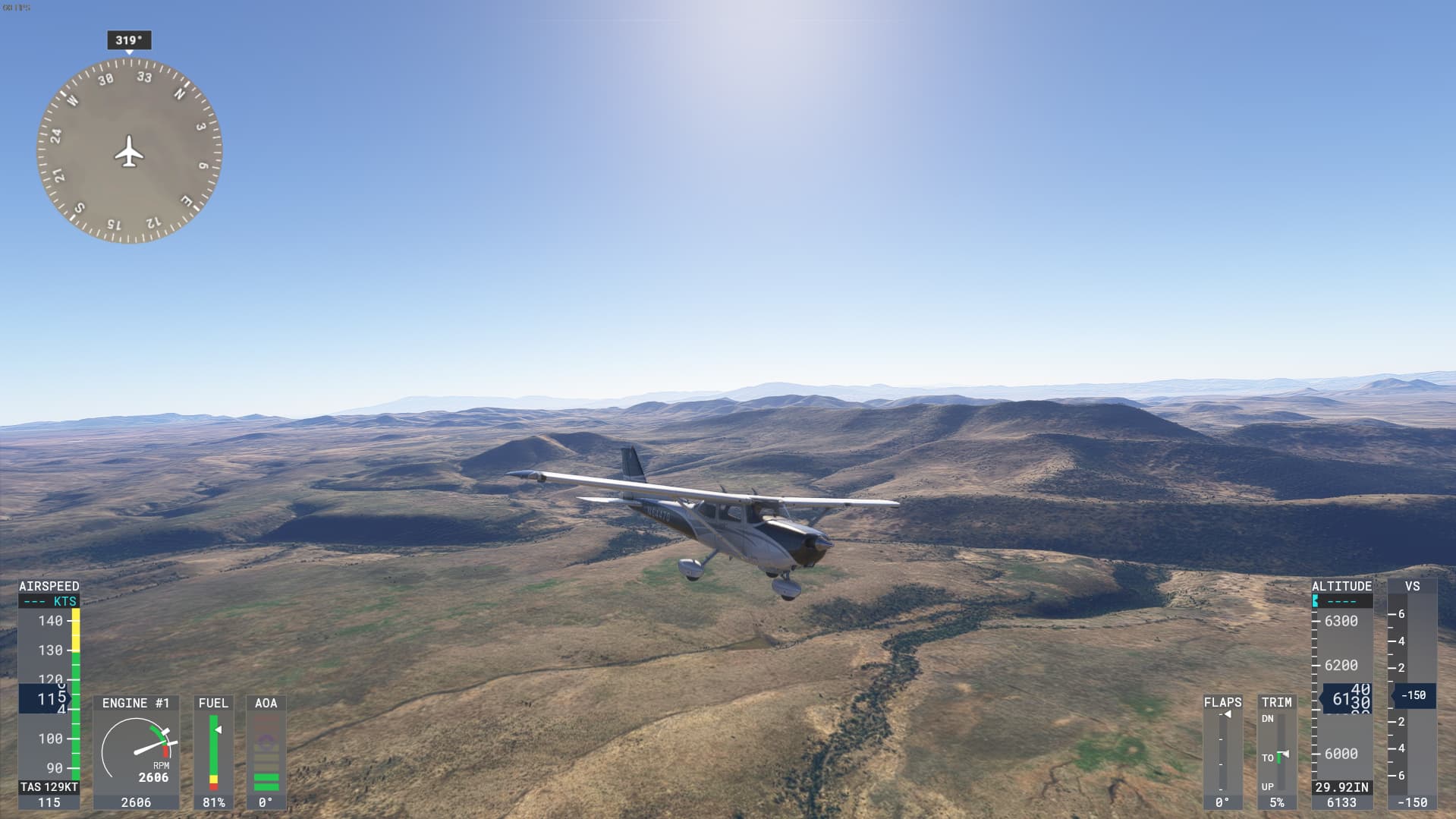Select the ENGINE #1 panel header
Viewport: 1456px width, 819px height.
135,703
